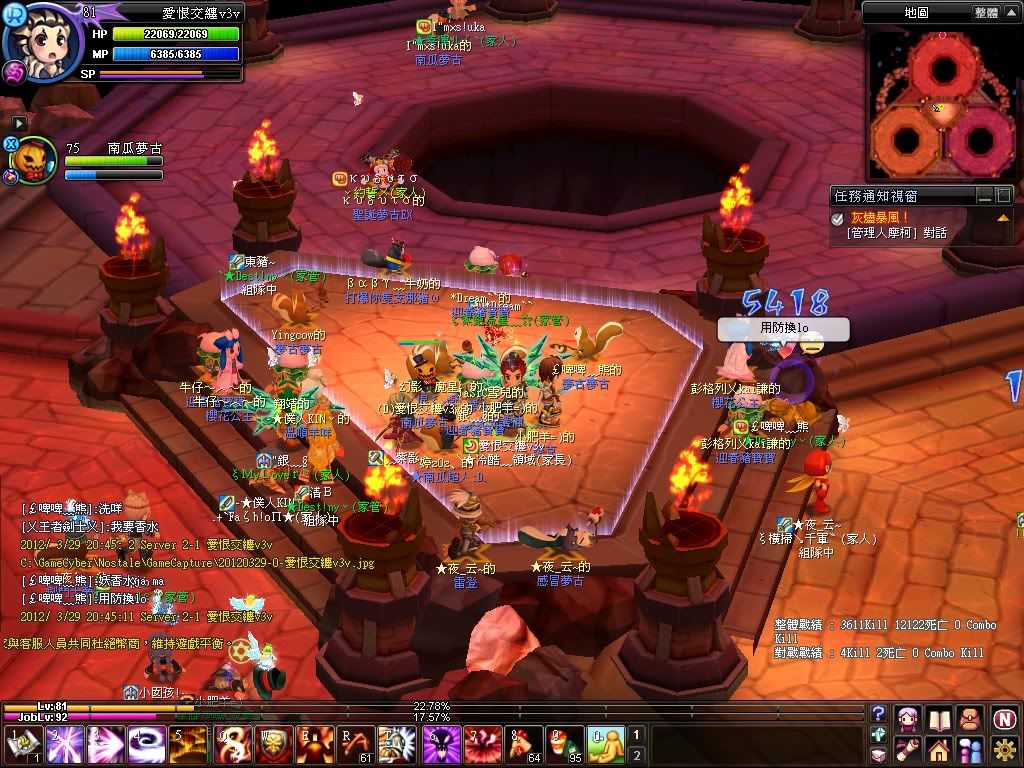Open the open-book skill journal icon
Viewport: 1024px width, 768px height.
(940, 718)
